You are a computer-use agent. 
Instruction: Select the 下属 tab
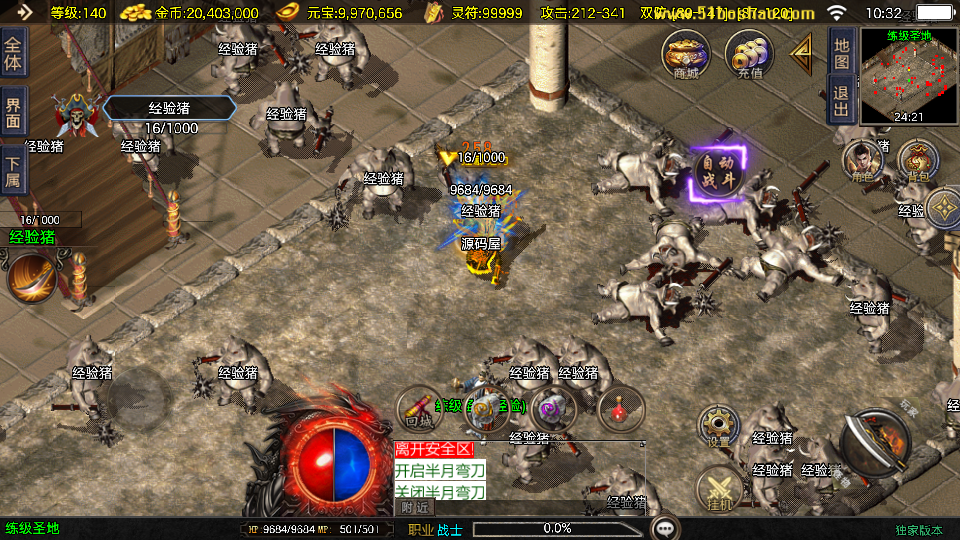point(13,170)
